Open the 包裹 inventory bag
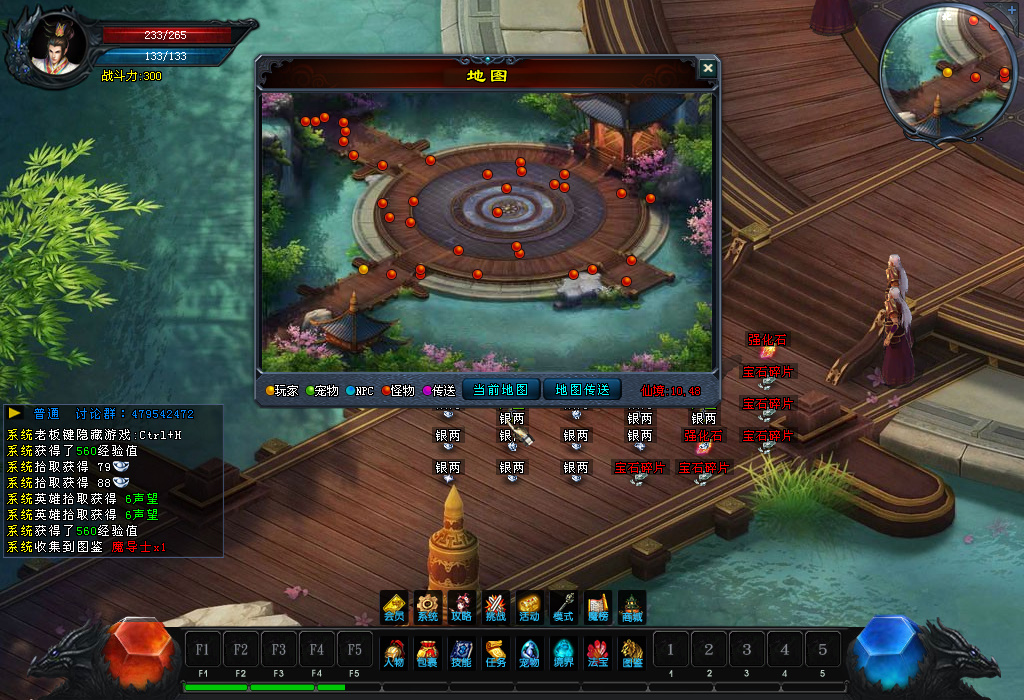This screenshot has width=1024, height=700. click(427, 652)
